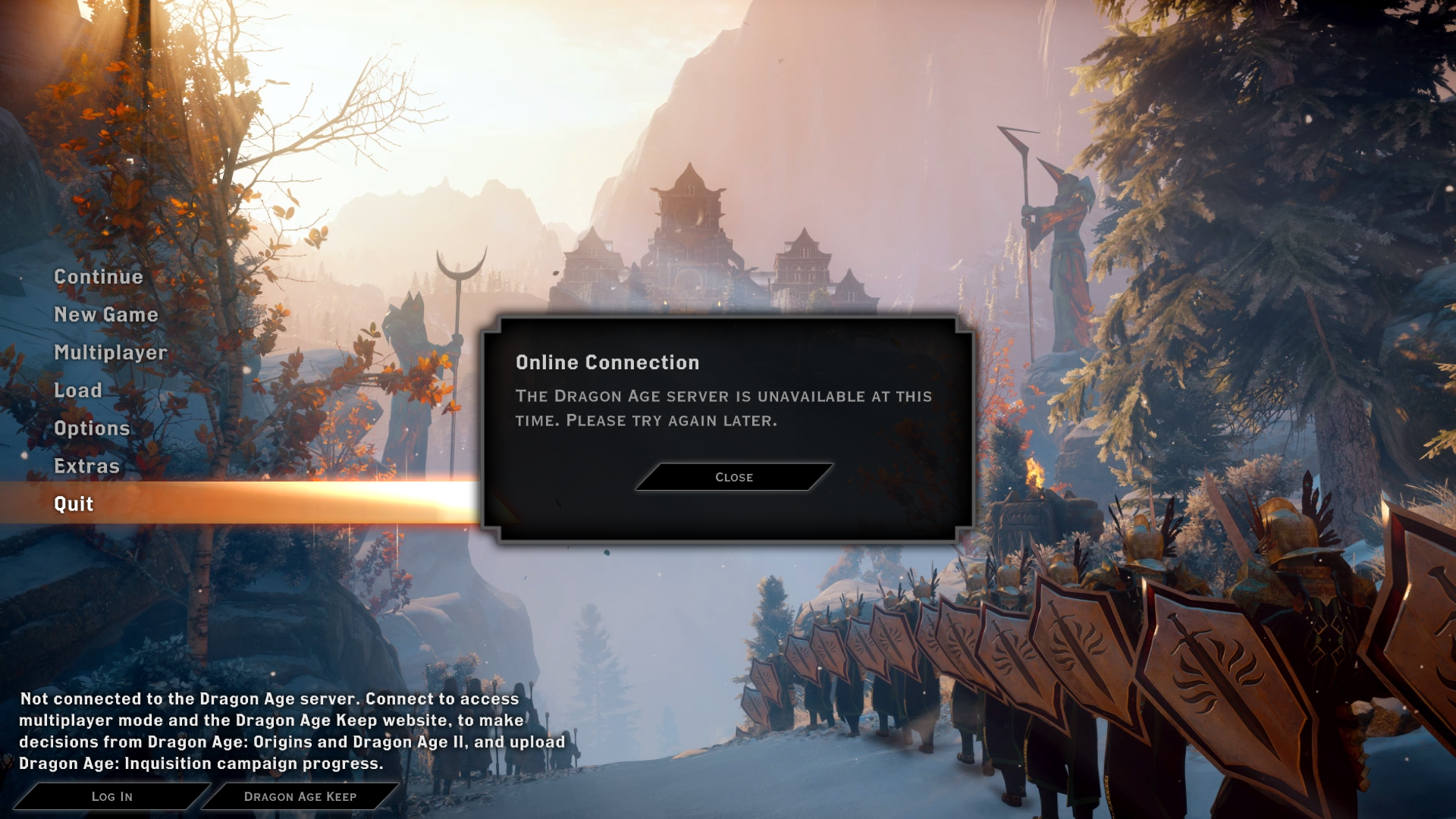Start a New Game
Image resolution: width=1456 pixels, height=819 pixels.
click(106, 315)
